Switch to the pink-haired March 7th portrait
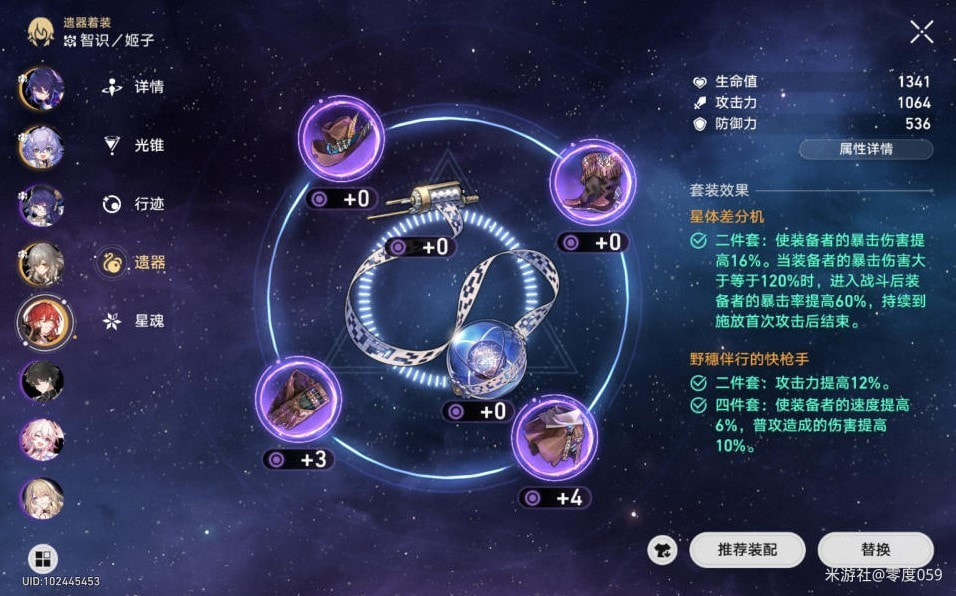Screen dimensions: 956x596 coord(43,439)
